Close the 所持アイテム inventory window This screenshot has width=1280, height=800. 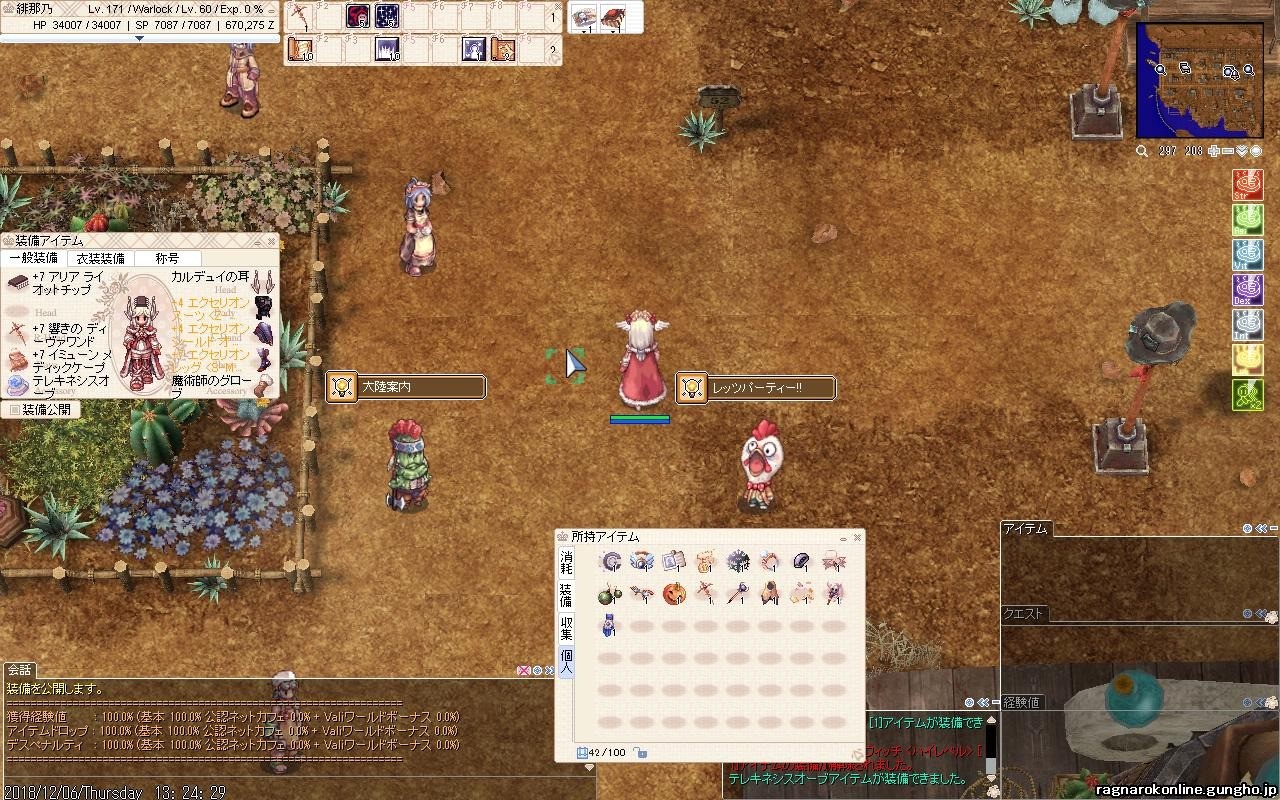click(857, 537)
